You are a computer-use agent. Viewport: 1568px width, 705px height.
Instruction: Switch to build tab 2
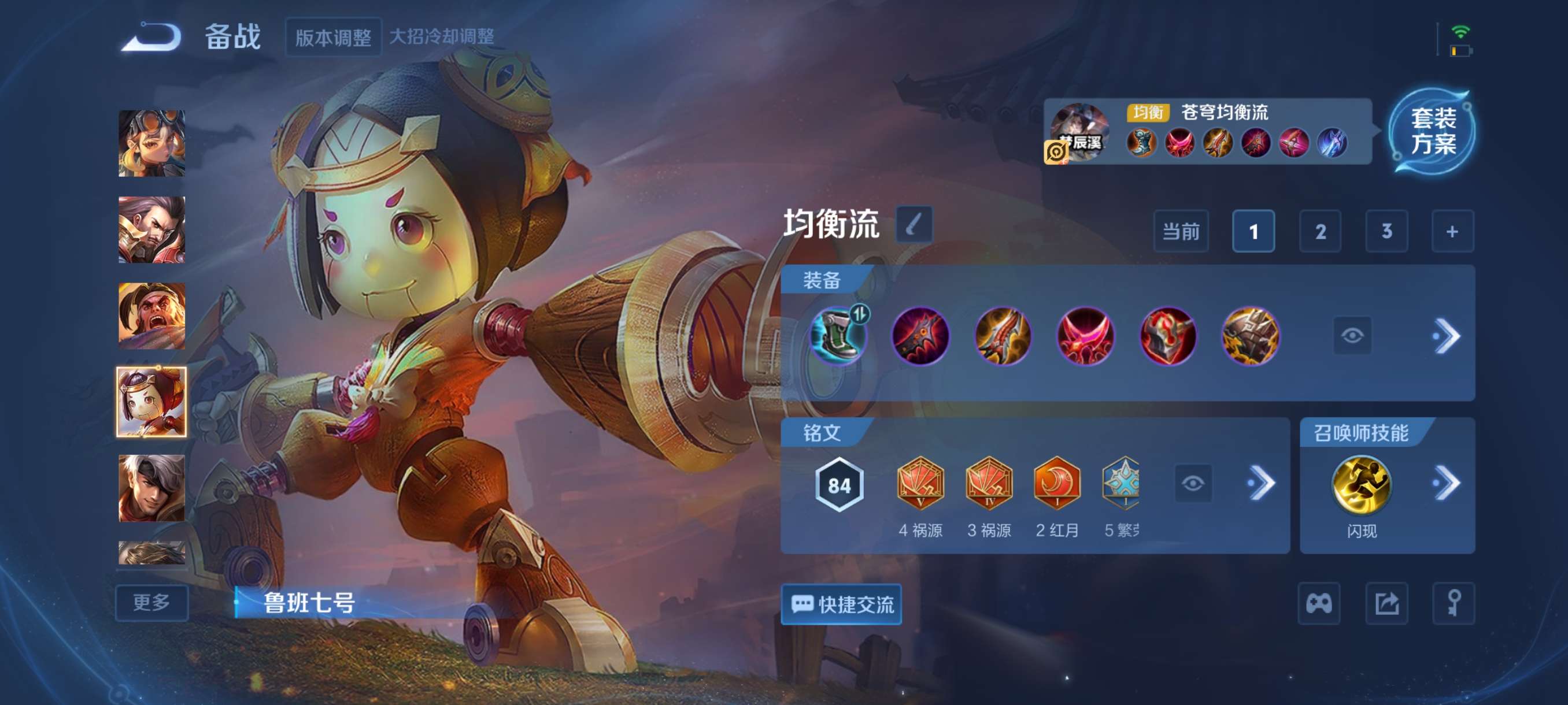click(1321, 231)
